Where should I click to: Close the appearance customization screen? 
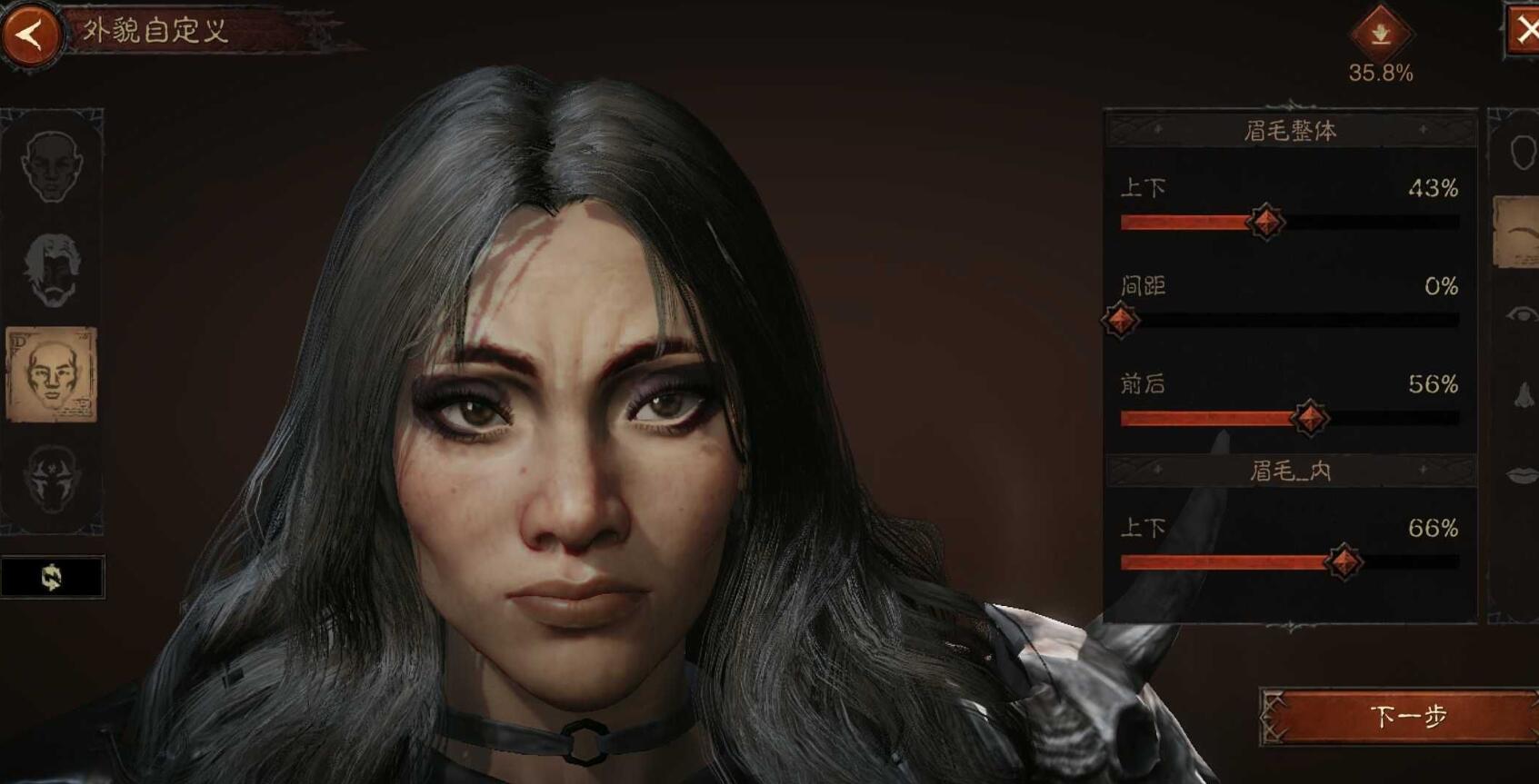pyautogui.click(x=1524, y=31)
